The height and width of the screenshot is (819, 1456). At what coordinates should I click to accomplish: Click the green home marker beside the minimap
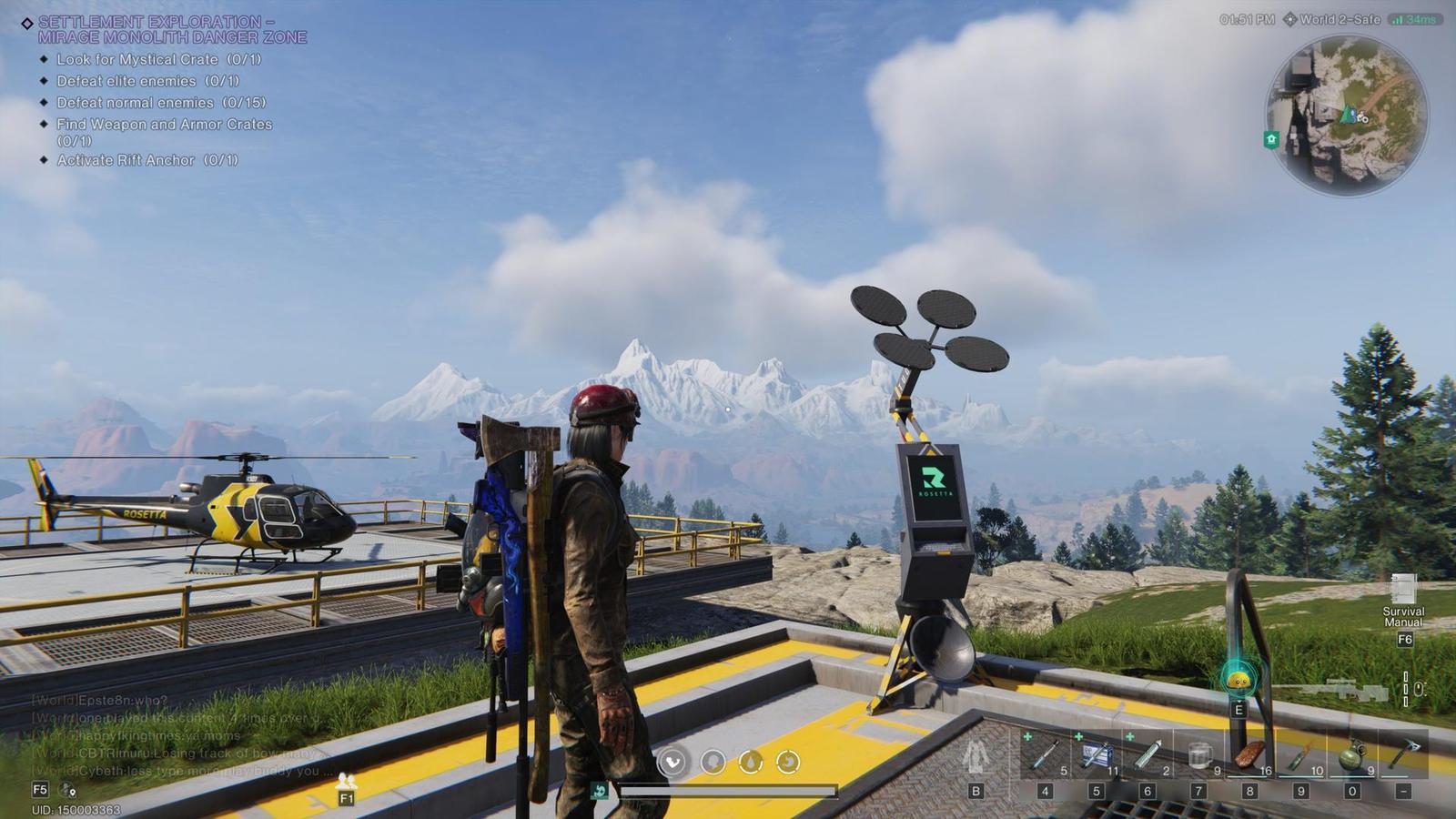[x=1271, y=139]
